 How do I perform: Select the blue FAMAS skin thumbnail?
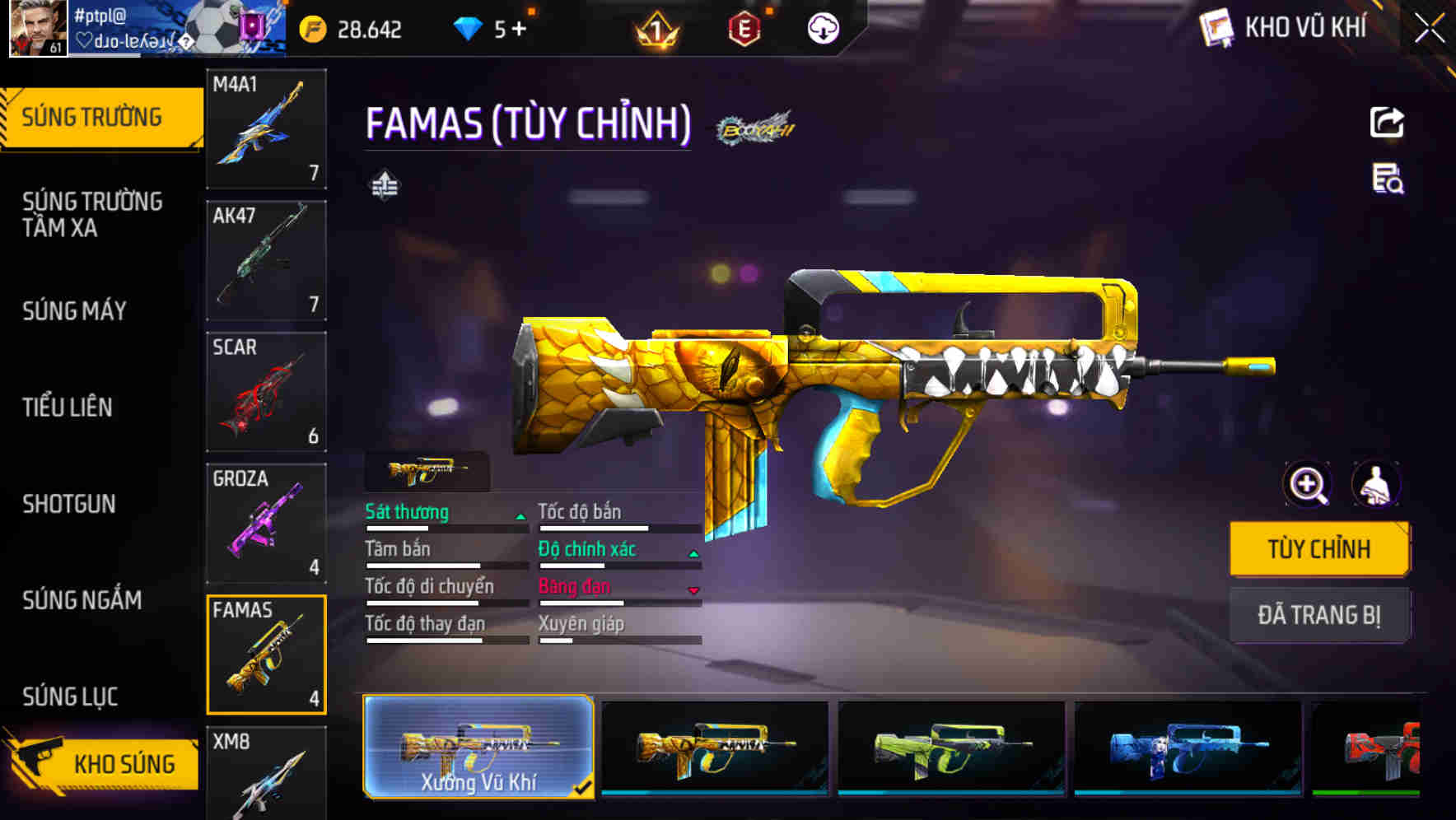click(x=1187, y=749)
